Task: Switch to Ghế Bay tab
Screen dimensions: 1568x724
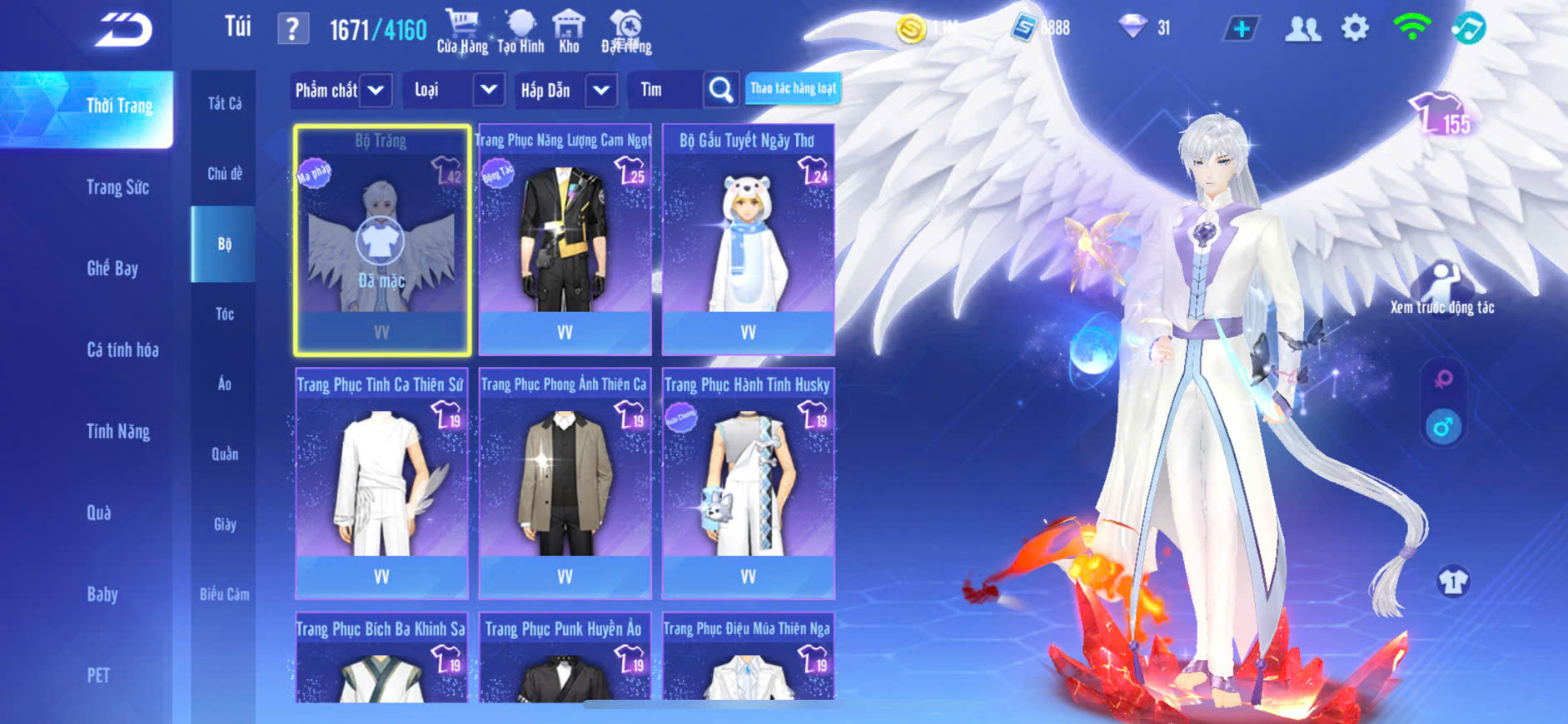Action: 112,268
